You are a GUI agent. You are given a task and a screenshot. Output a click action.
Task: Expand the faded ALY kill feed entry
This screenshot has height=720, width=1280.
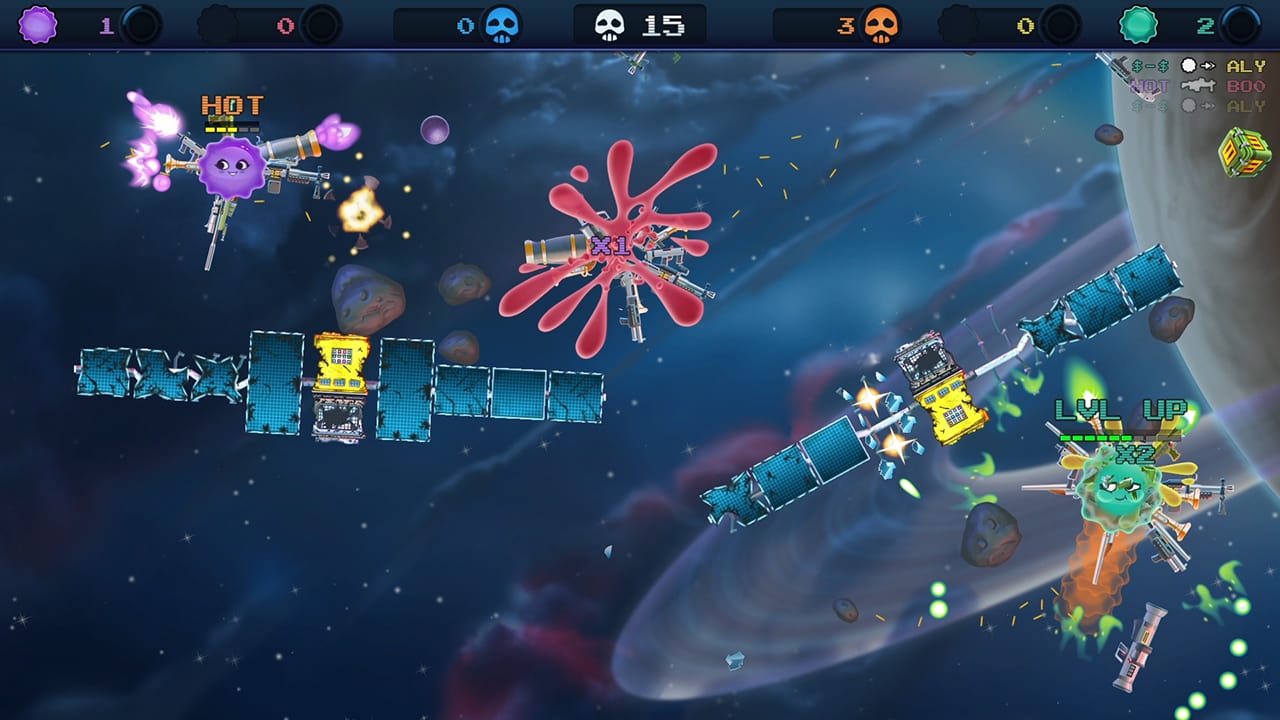point(1245,105)
